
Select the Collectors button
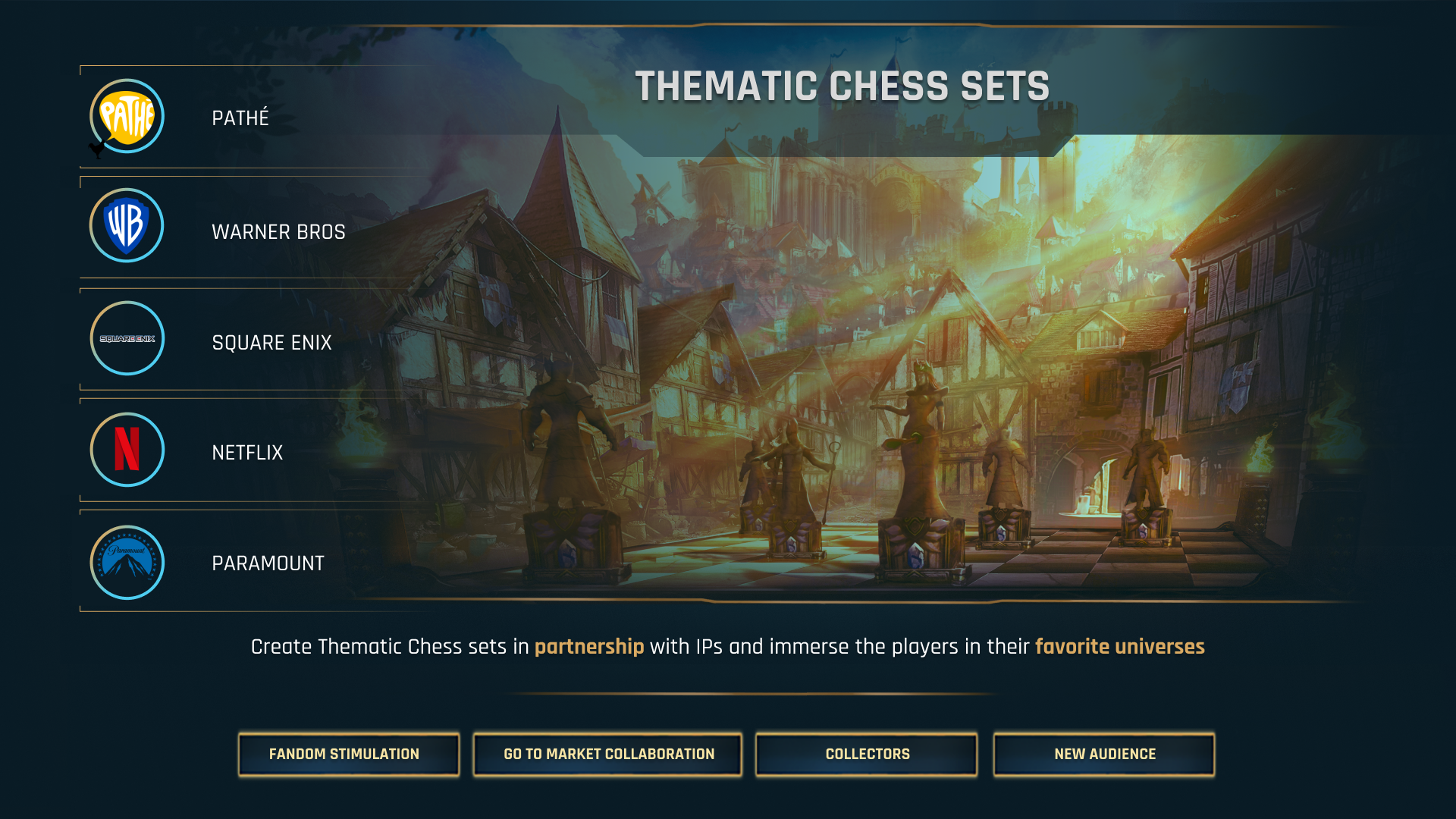[866, 754]
